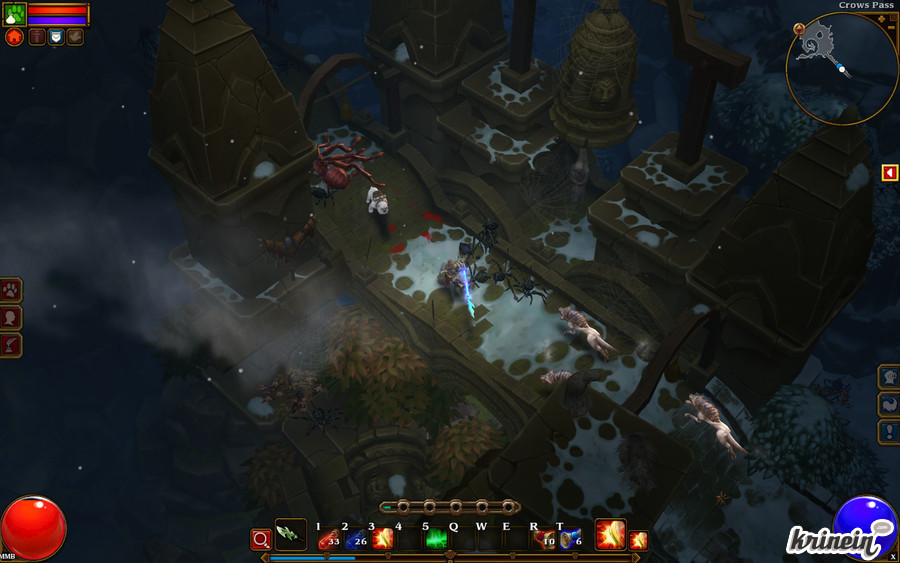Activate the green glowing skill in slot 5
This screenshot has width=900, height=563.
(x=436, y=540)
